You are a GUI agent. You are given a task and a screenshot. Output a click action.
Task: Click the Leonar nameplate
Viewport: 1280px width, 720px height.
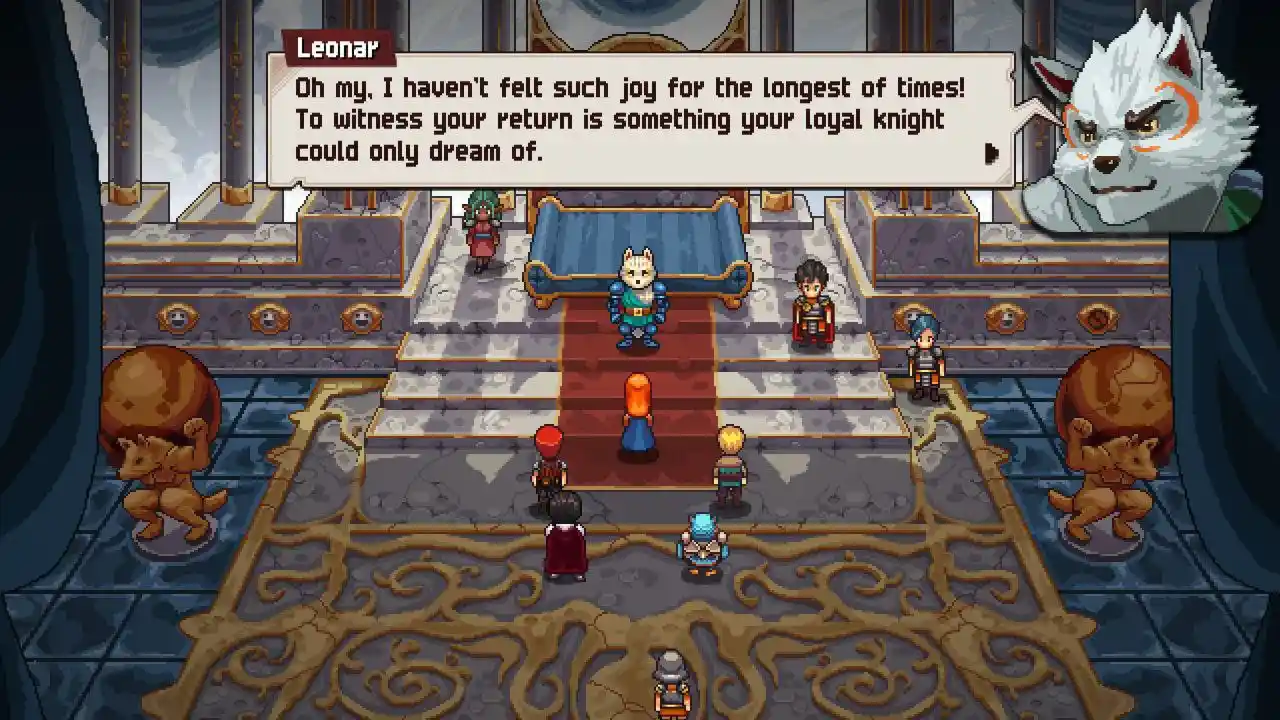(x=338, y=45)
